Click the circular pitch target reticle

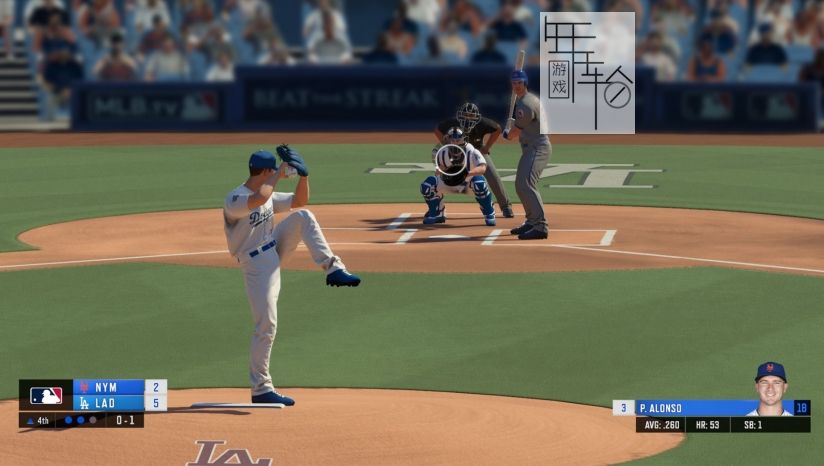(451, 158)
